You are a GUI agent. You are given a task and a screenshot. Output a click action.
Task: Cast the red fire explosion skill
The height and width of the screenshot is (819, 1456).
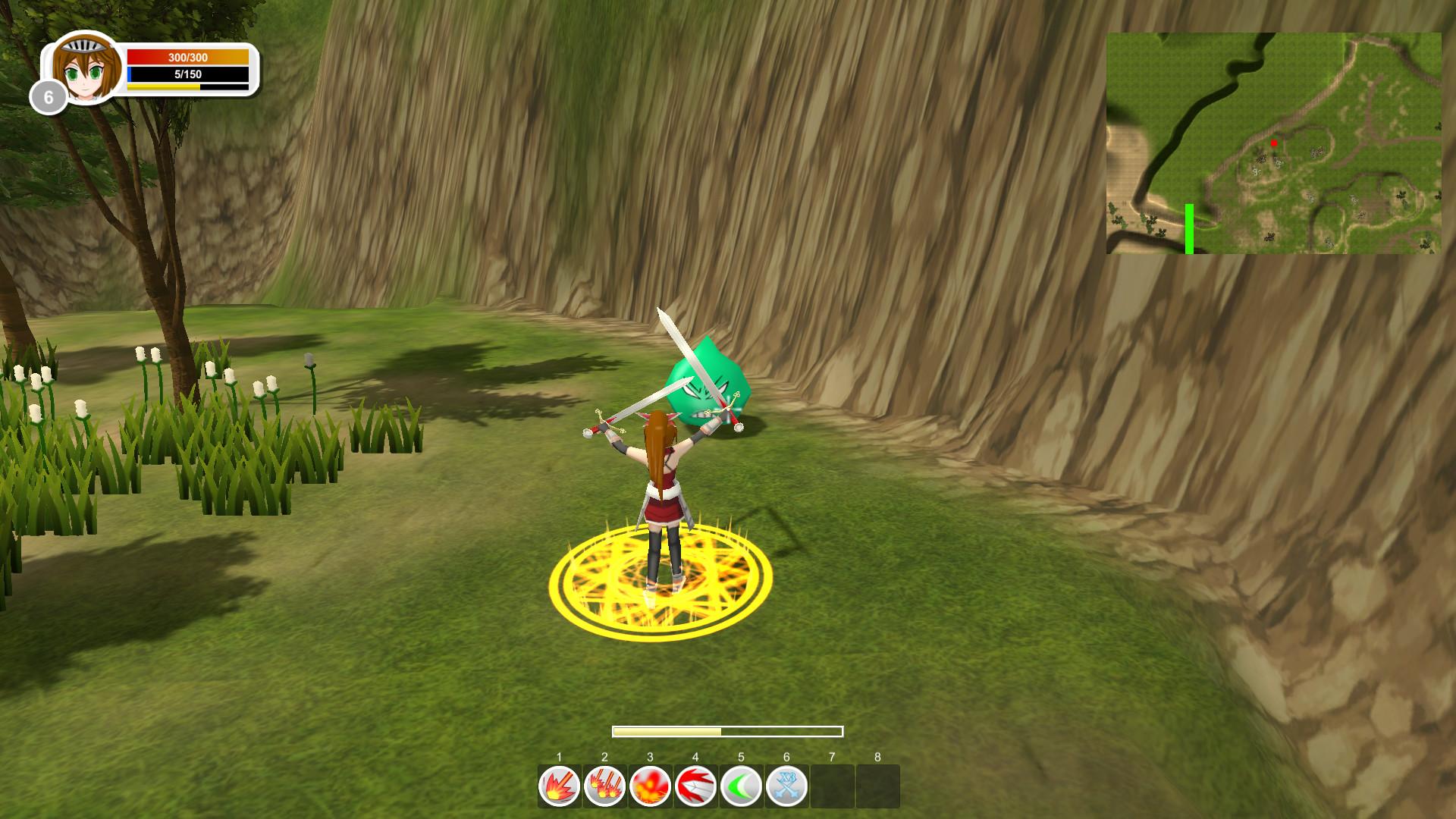[x=651, y=786]
